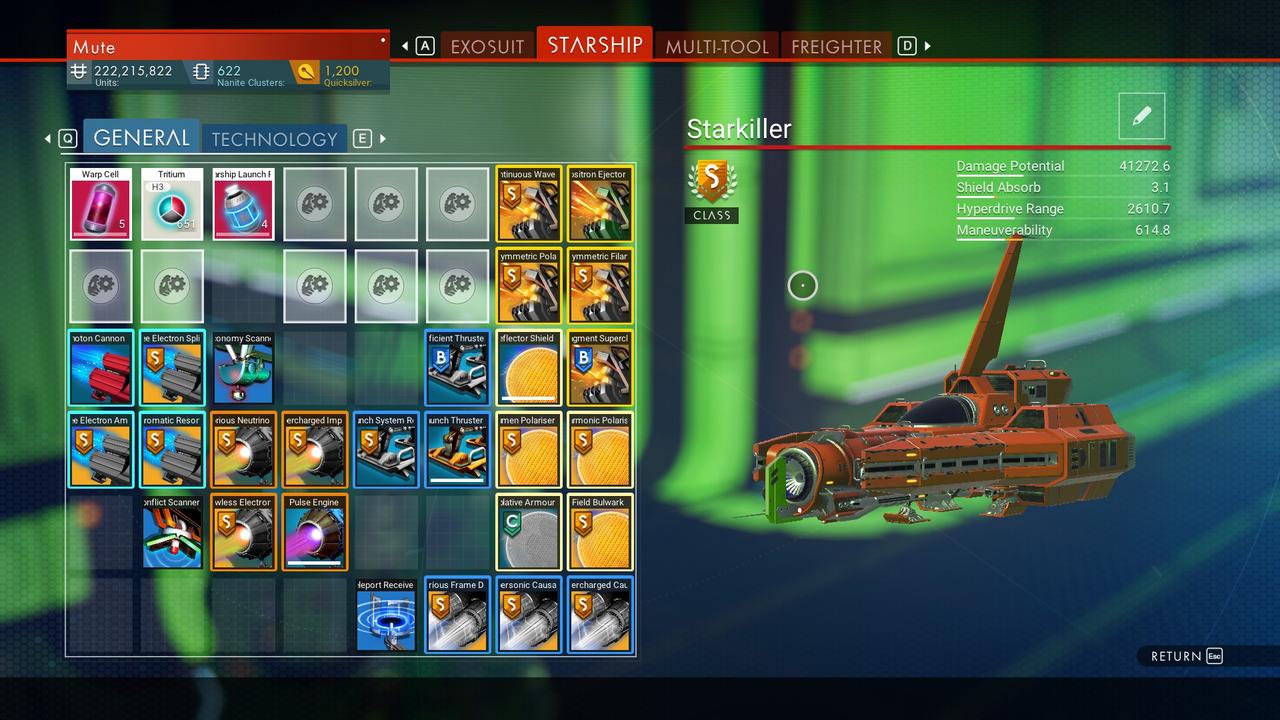
Task: Select the Positron Ejector weapon slot
Action: (599, 204)
